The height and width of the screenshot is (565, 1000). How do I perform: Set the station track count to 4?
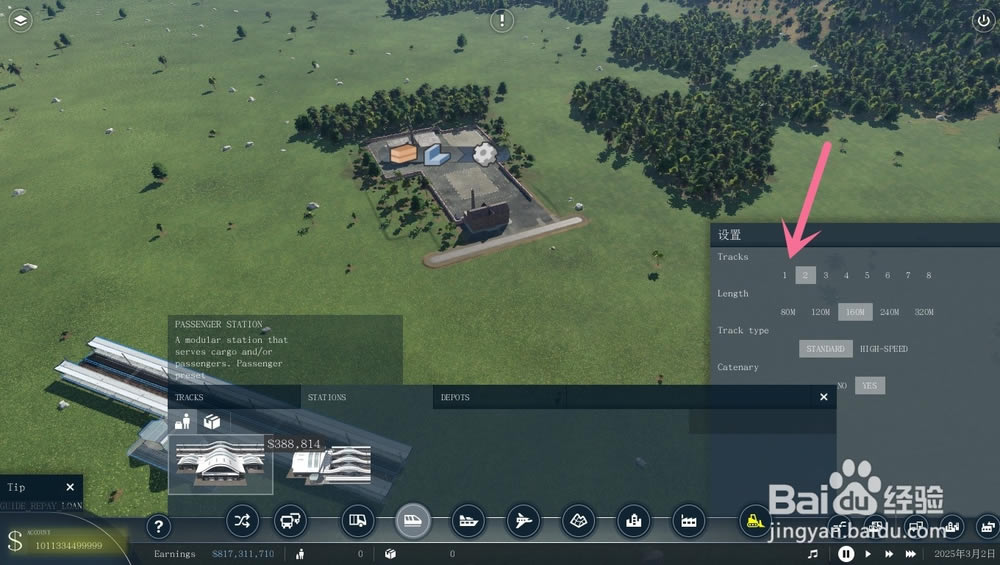[846, 275]
